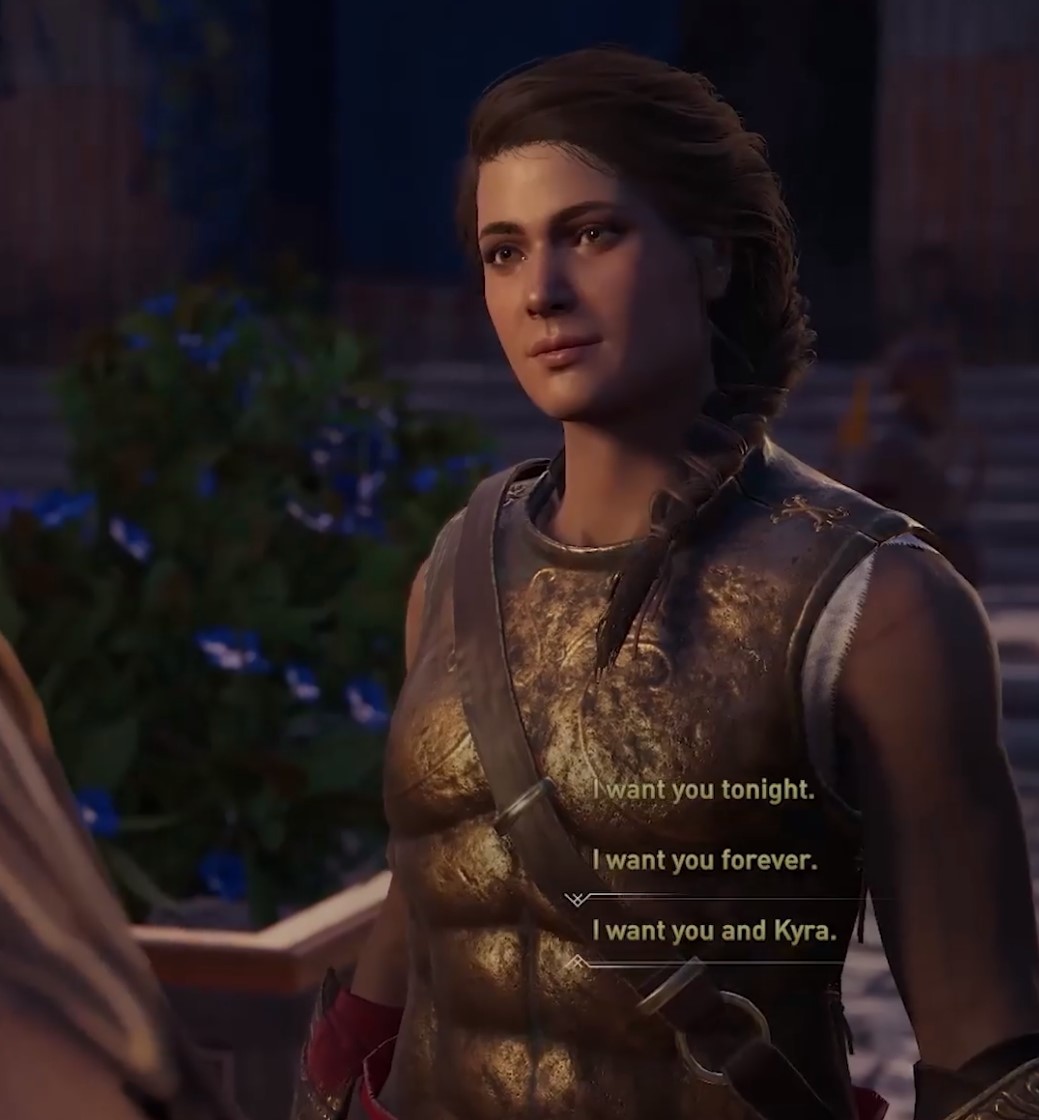The height and width of the screenshot is (1120, 1039).
Task: Choose the "I want you tonight." reply
Action: [x=703, y=790]
